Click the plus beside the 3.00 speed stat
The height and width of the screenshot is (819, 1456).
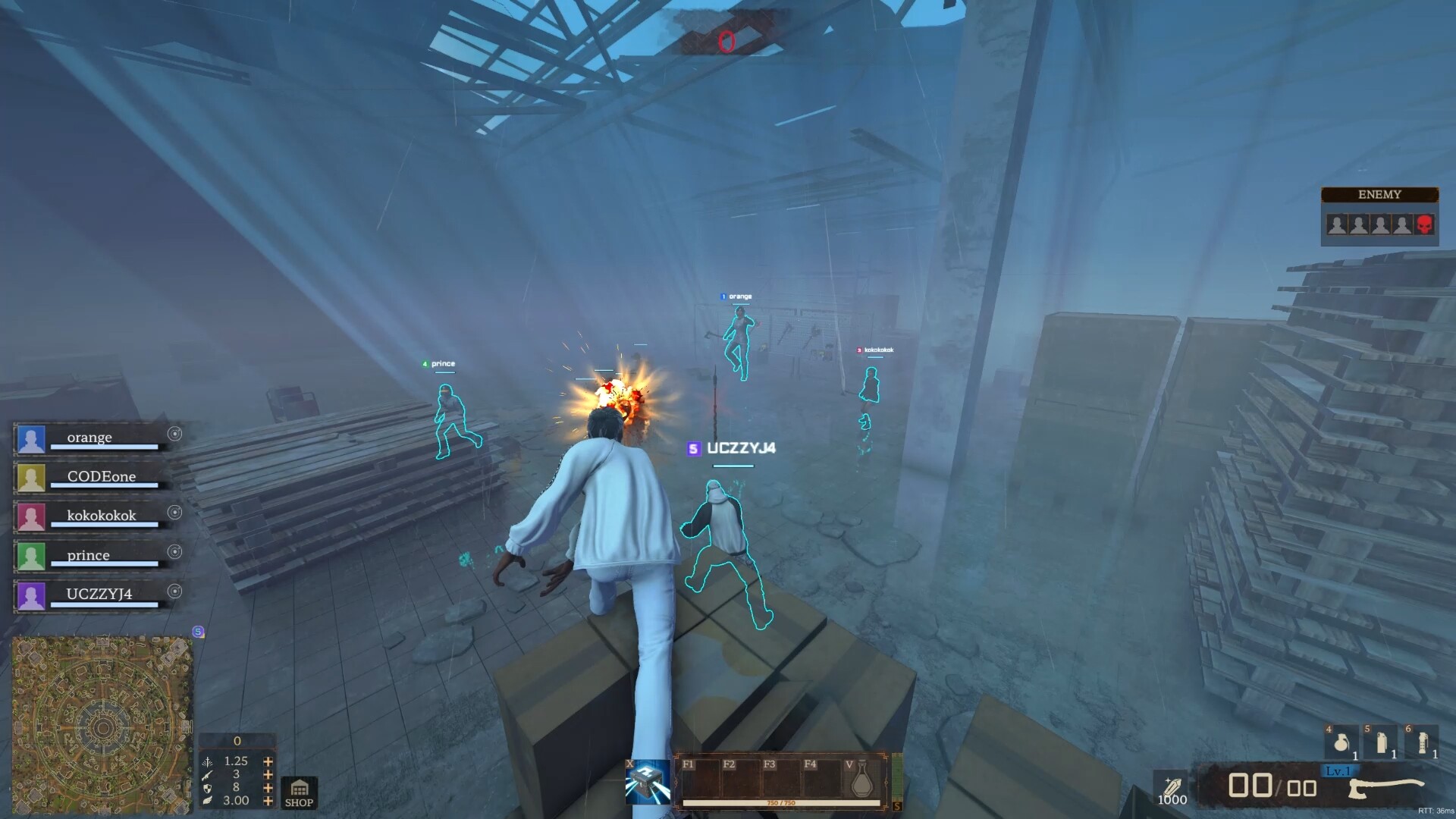pyautogui.click(x=268, y=802)
